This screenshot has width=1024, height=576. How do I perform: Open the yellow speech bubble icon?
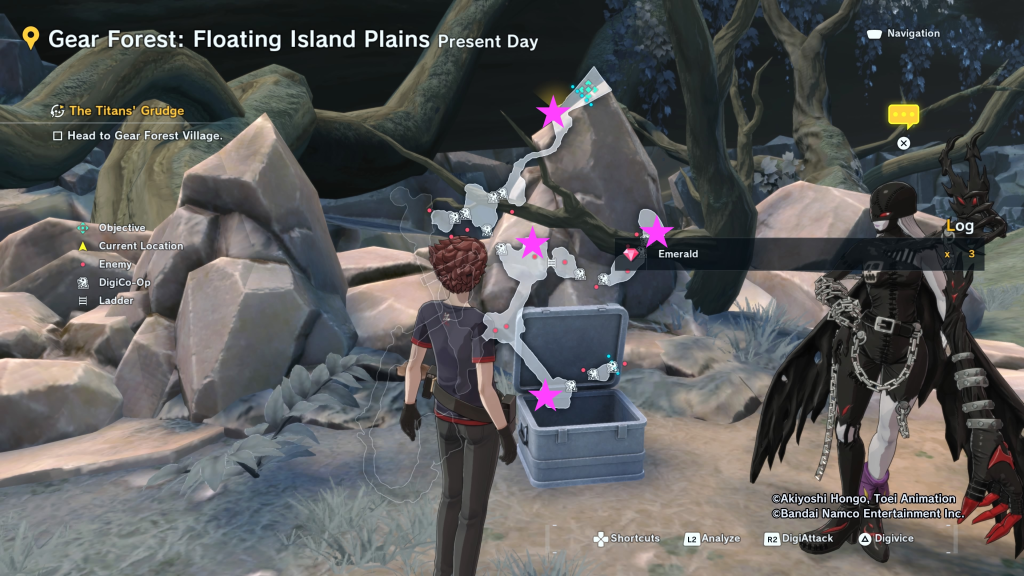coord(903,116)
